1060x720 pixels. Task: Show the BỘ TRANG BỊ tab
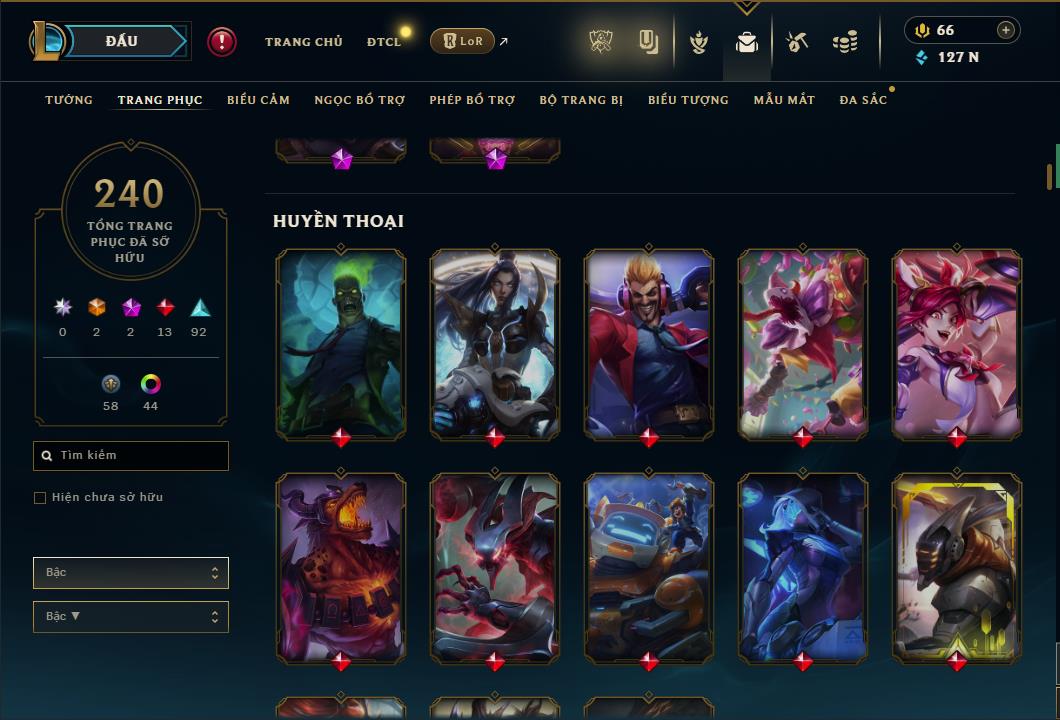[581, 100]
